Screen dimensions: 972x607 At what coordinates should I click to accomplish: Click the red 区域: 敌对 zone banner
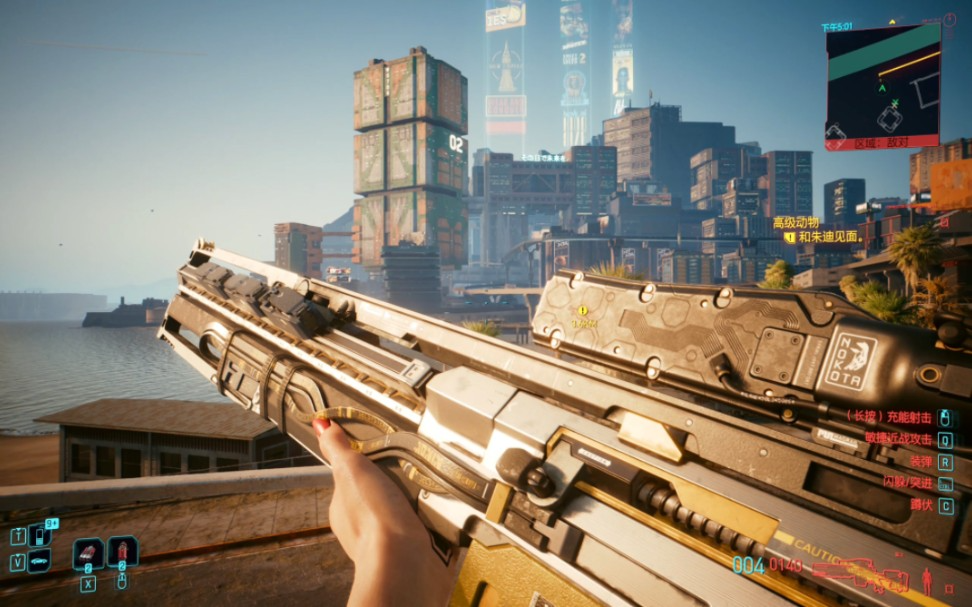pyautogui.click(x=882, y=143)
